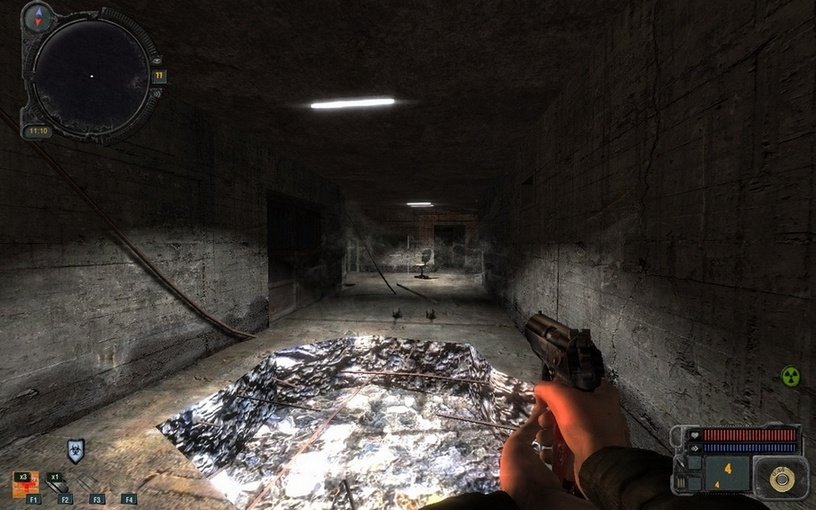Click the green radiation warning icon
Viewport: 816px width, 510px height.
click(x=790, y=376)
